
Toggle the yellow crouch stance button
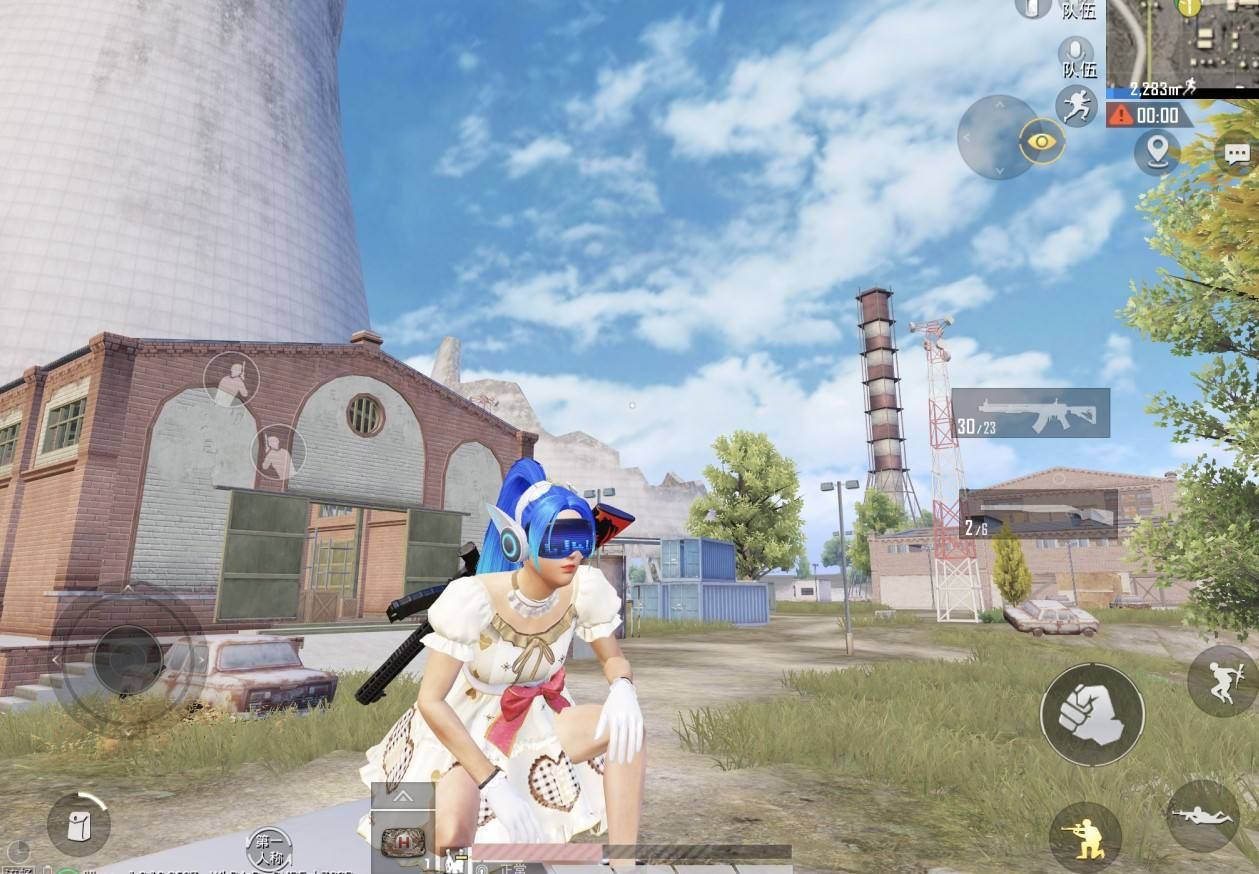point(1085,836)
